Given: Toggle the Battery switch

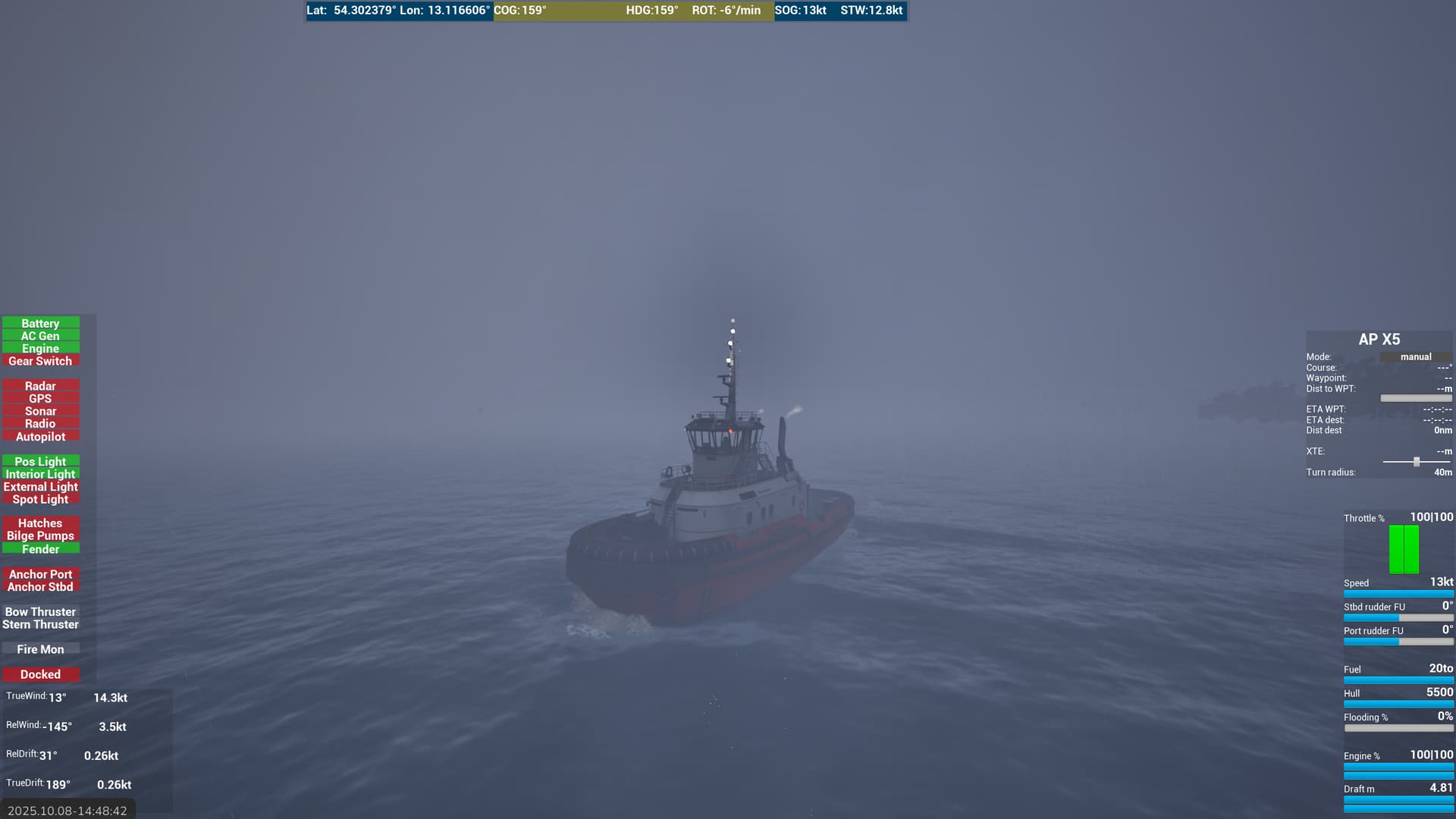Looking at the screenshot, I should (x=40, y=323).
